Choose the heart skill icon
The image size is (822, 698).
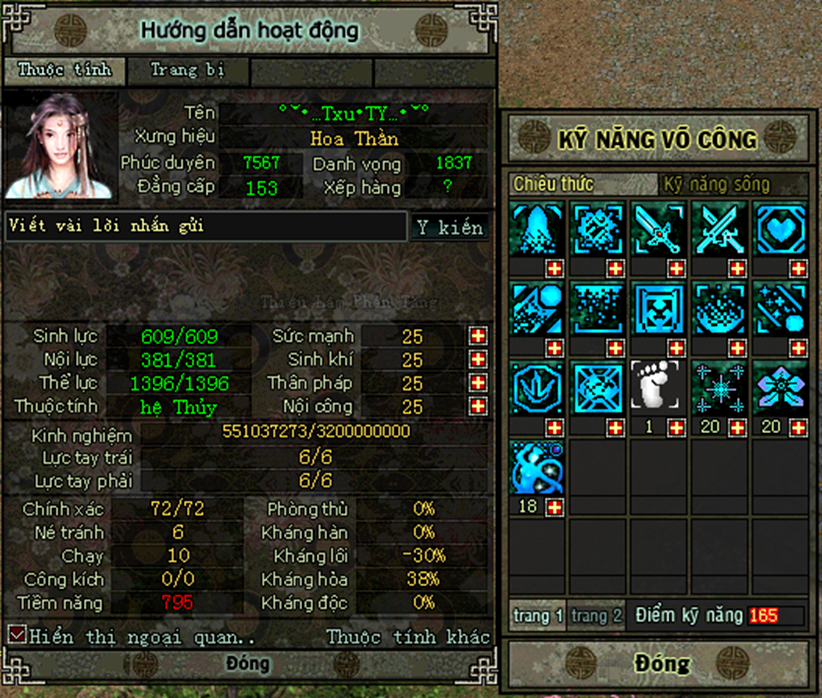click(x=779, y=229)
